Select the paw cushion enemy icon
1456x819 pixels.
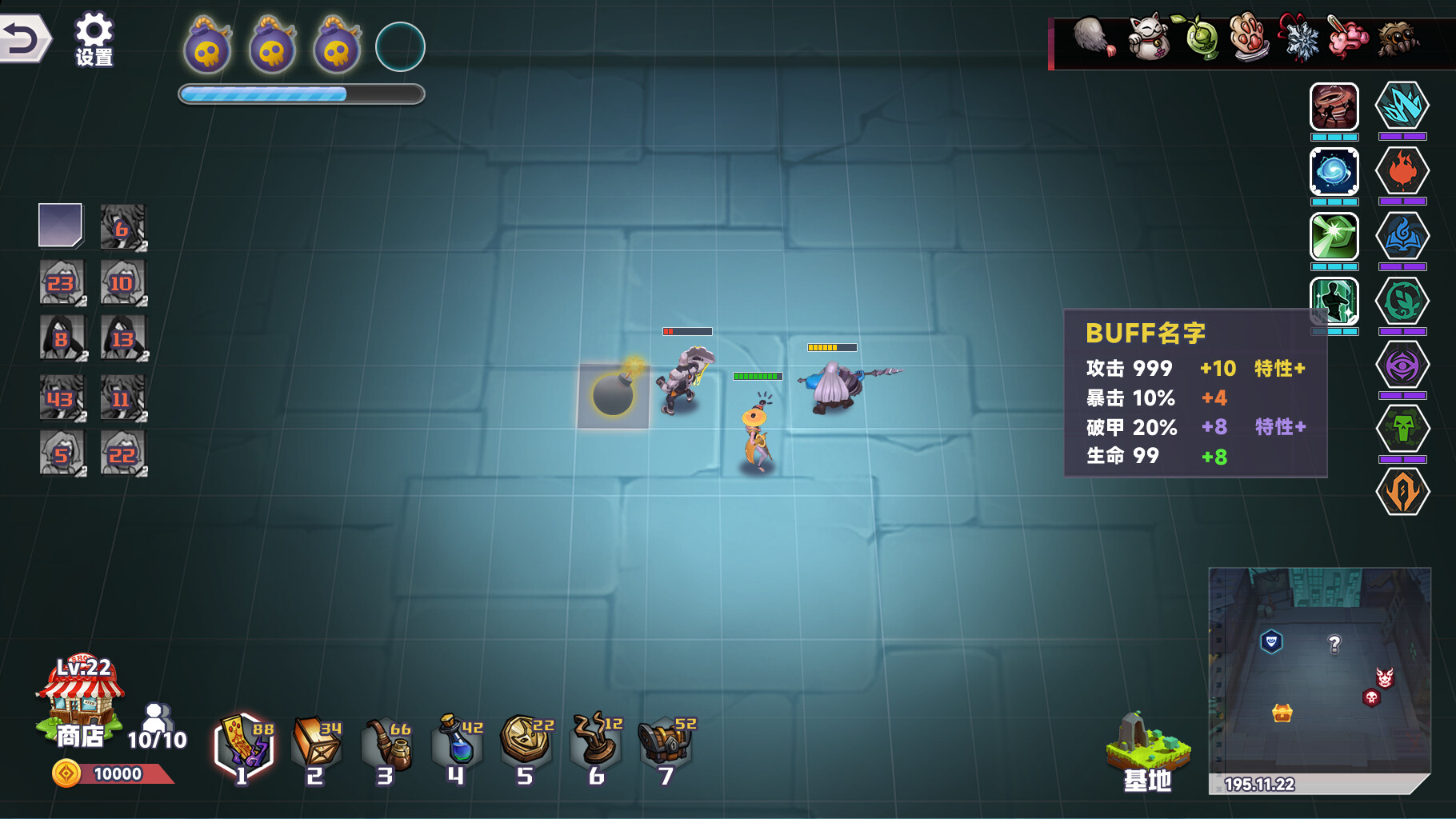coord(1249,40)
